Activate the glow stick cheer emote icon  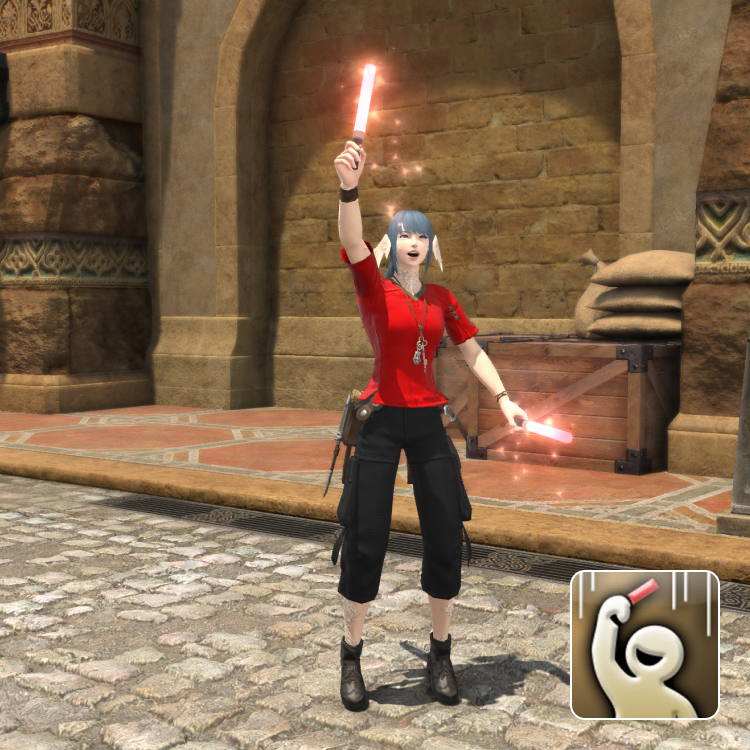pyautogui.click(x=645, y=645)
